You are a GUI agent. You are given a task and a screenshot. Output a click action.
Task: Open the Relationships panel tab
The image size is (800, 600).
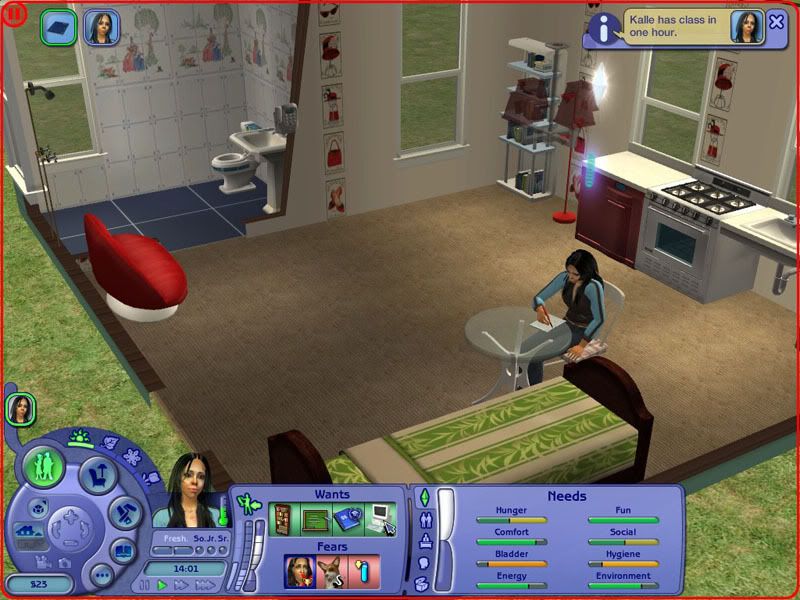tap(424, 520)
